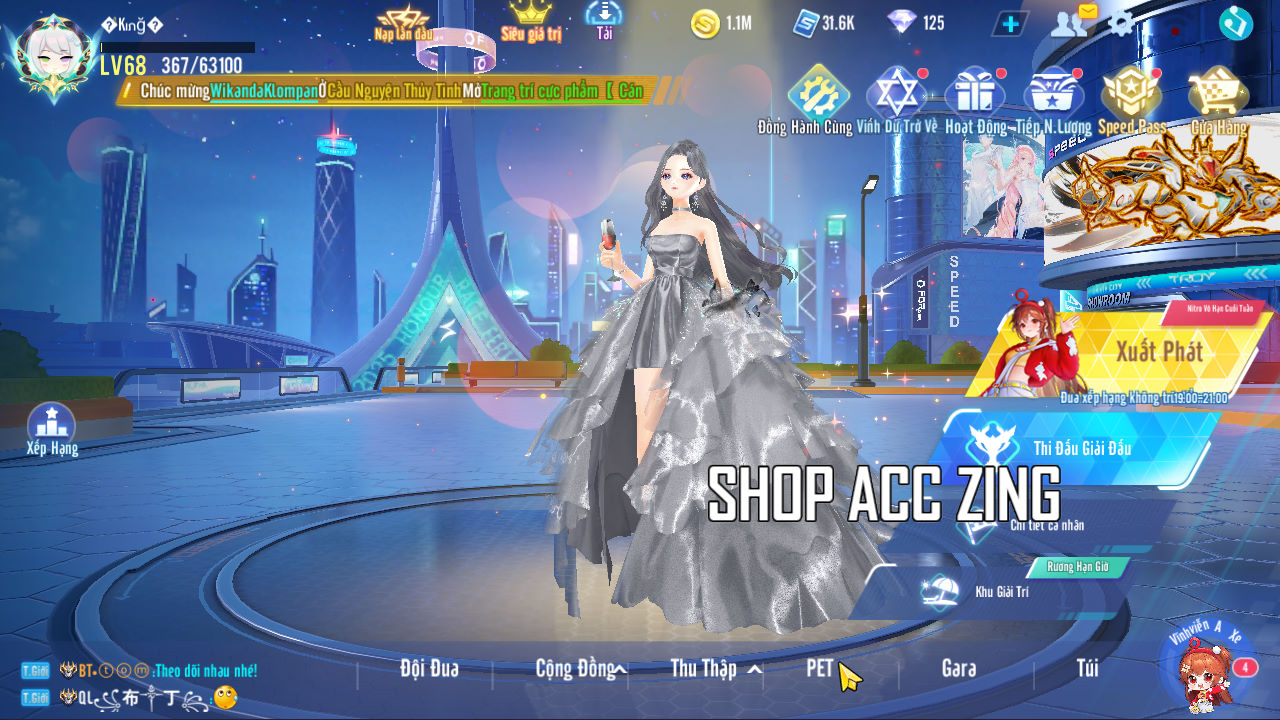
Task: Open the friends and mail icon
Action: click(1072, 21)
